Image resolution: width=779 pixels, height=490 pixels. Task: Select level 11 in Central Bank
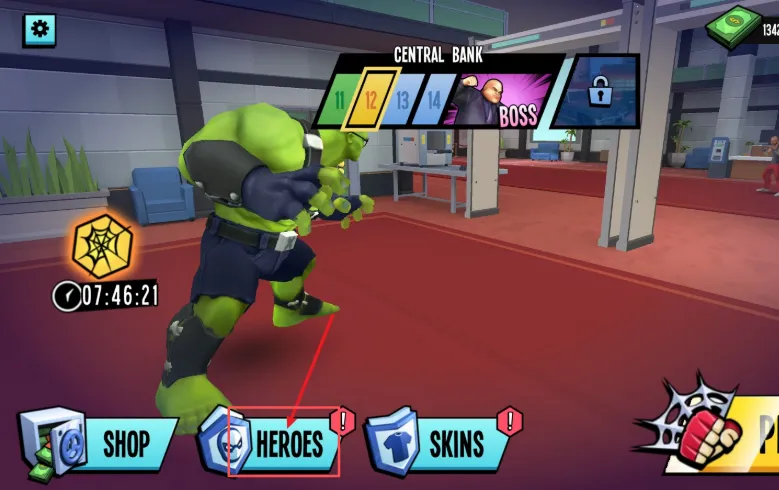pos(339,100)
